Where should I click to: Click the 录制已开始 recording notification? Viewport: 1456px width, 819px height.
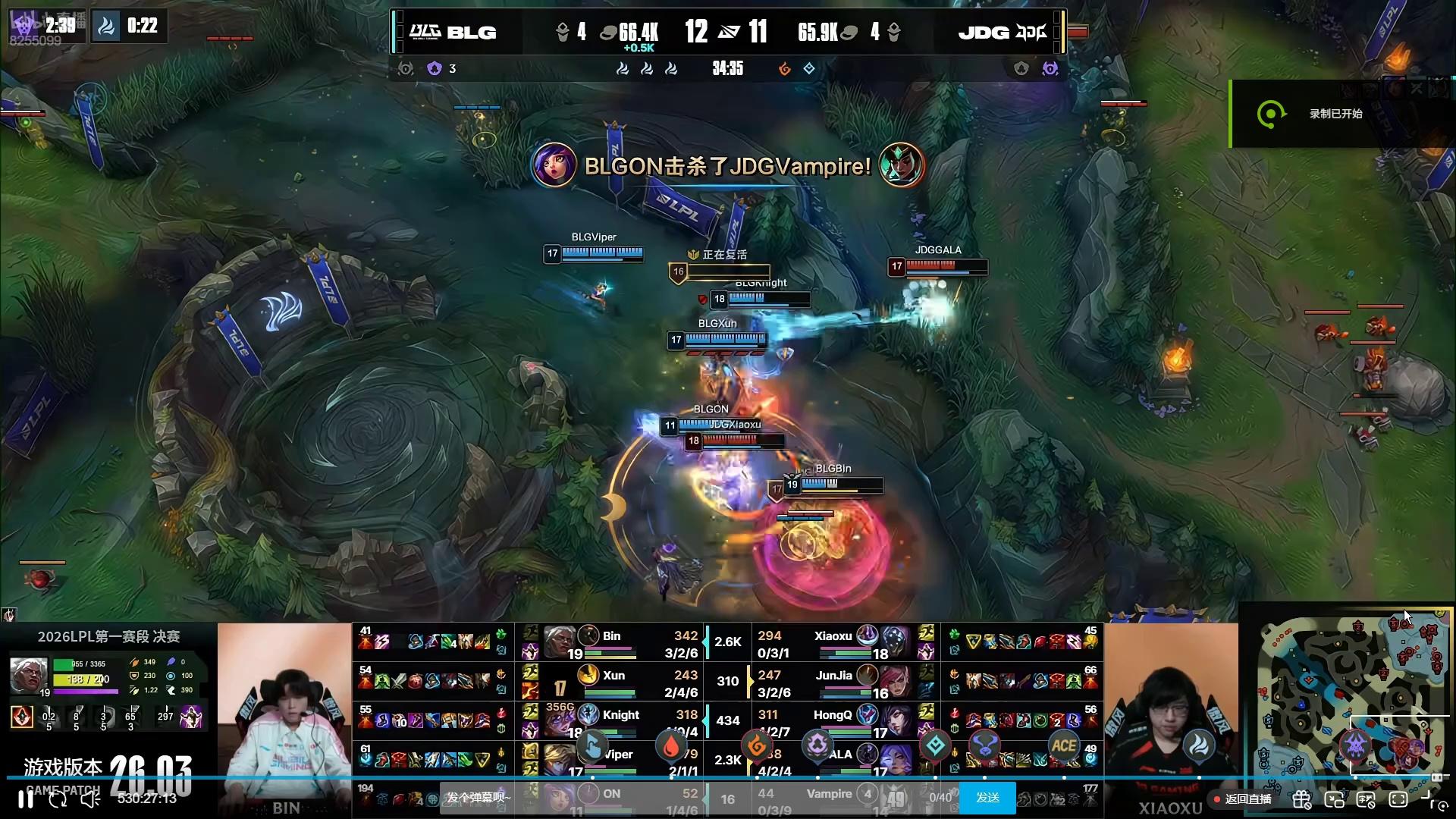[x=1335, y=114]
